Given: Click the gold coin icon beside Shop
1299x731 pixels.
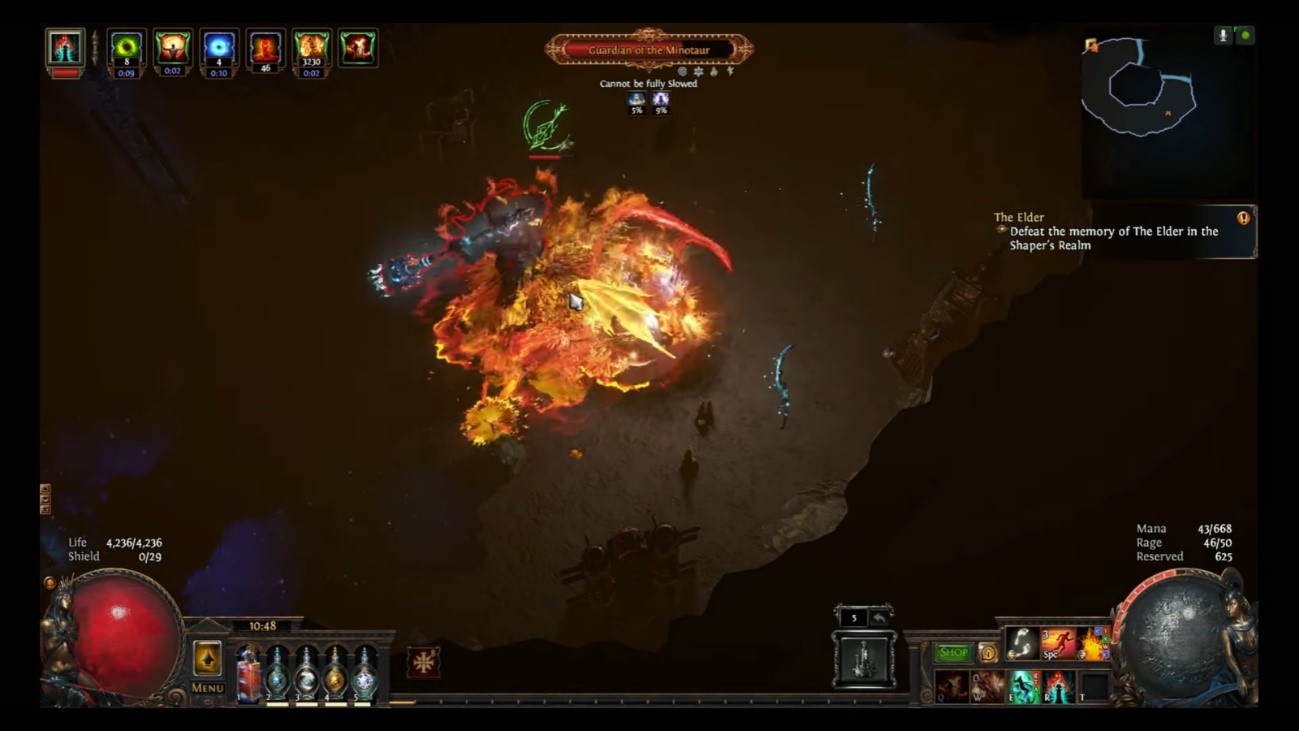Looking at the screenshot, I should (987, 654).
